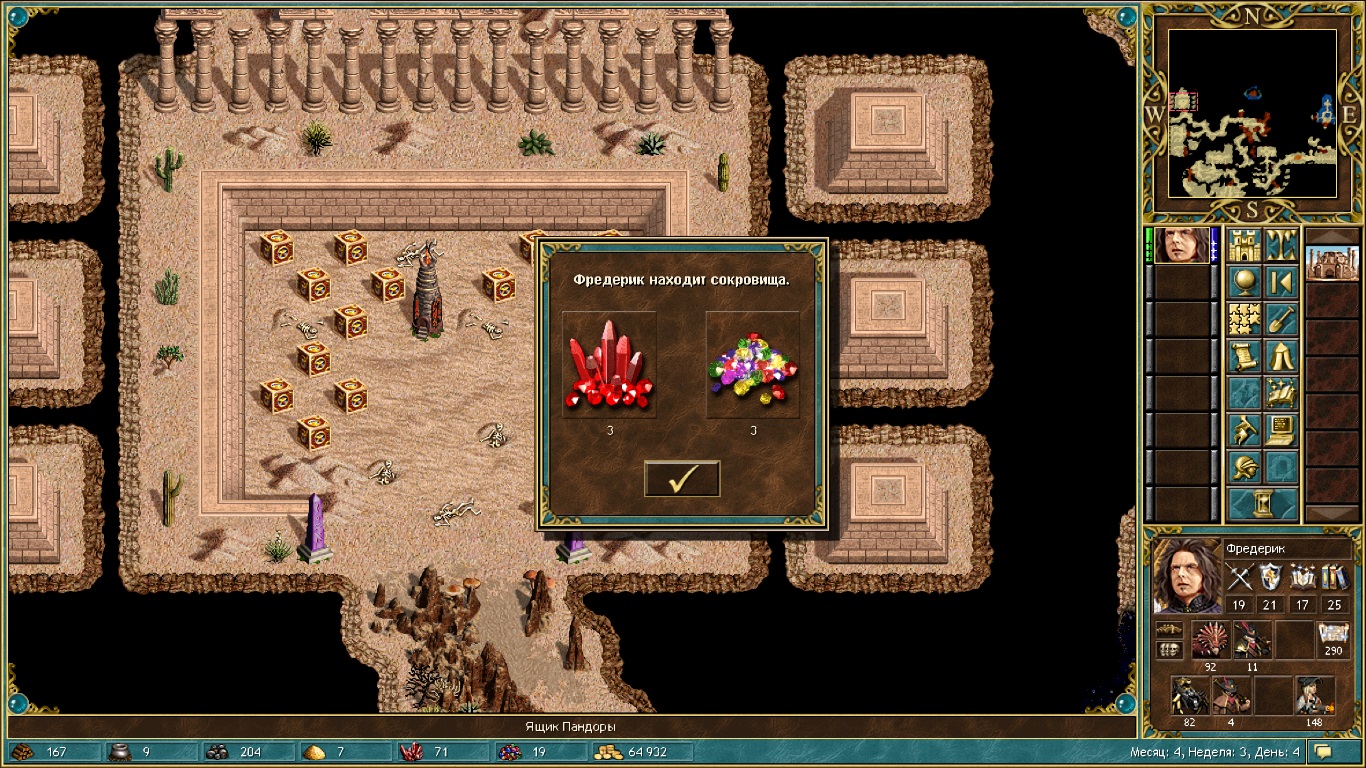Put the hero to sleep with the tent button
The width and height of the screenshot is (1366, 768).
pyautogui.click(x=1282, y=356)
